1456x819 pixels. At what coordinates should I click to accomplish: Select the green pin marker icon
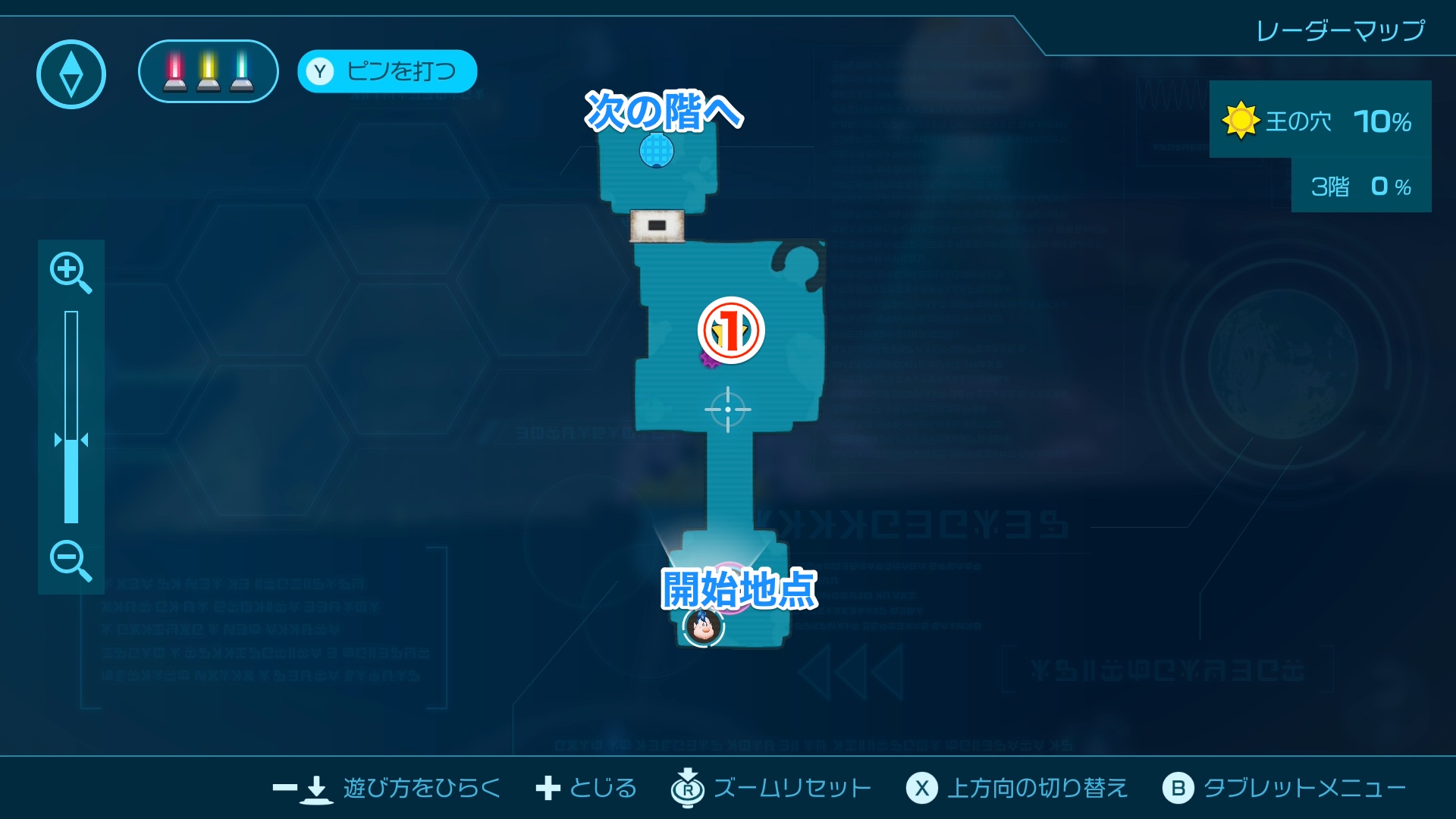240,71
